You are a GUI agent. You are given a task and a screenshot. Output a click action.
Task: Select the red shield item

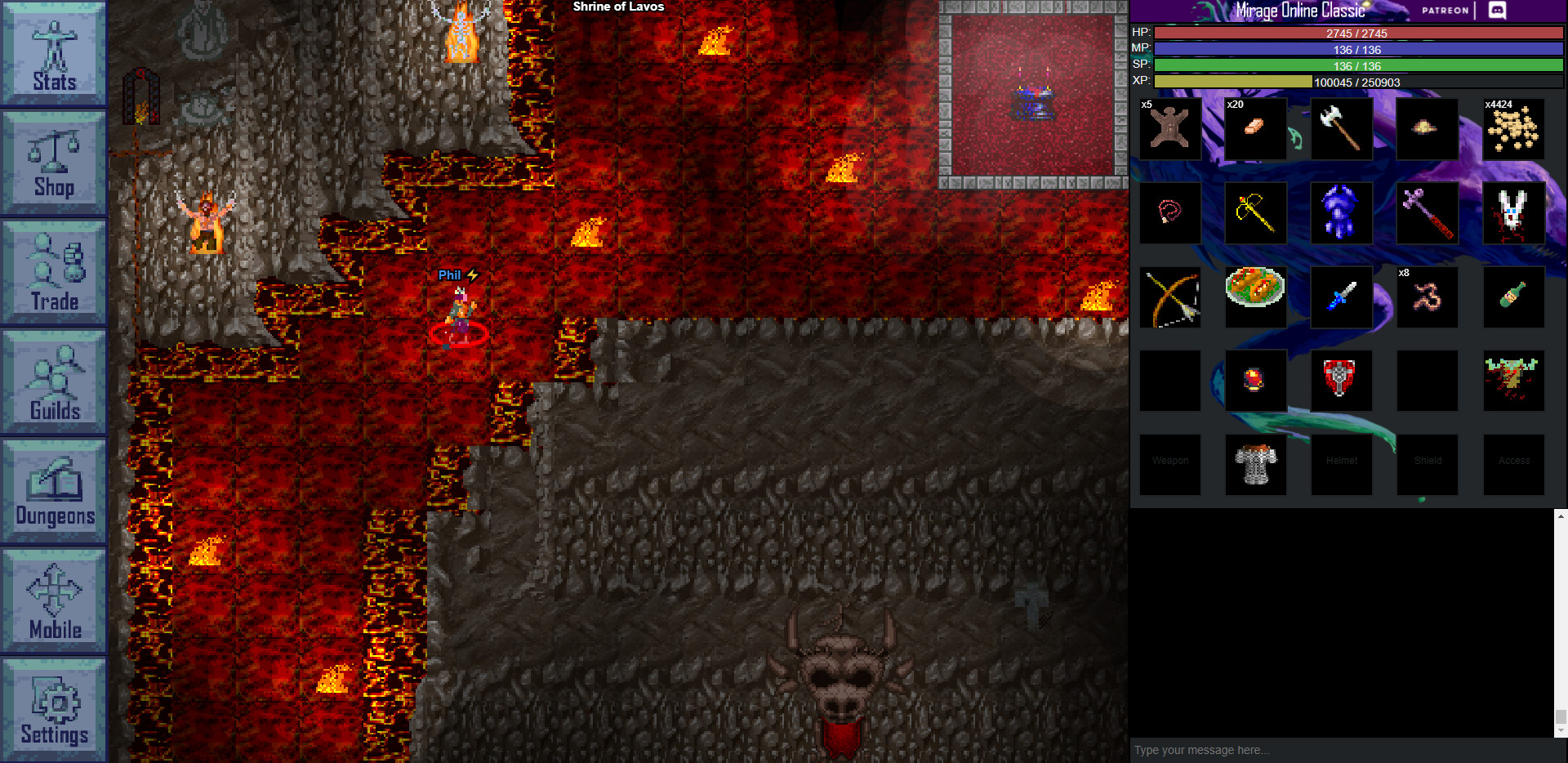coord(1341,381)
